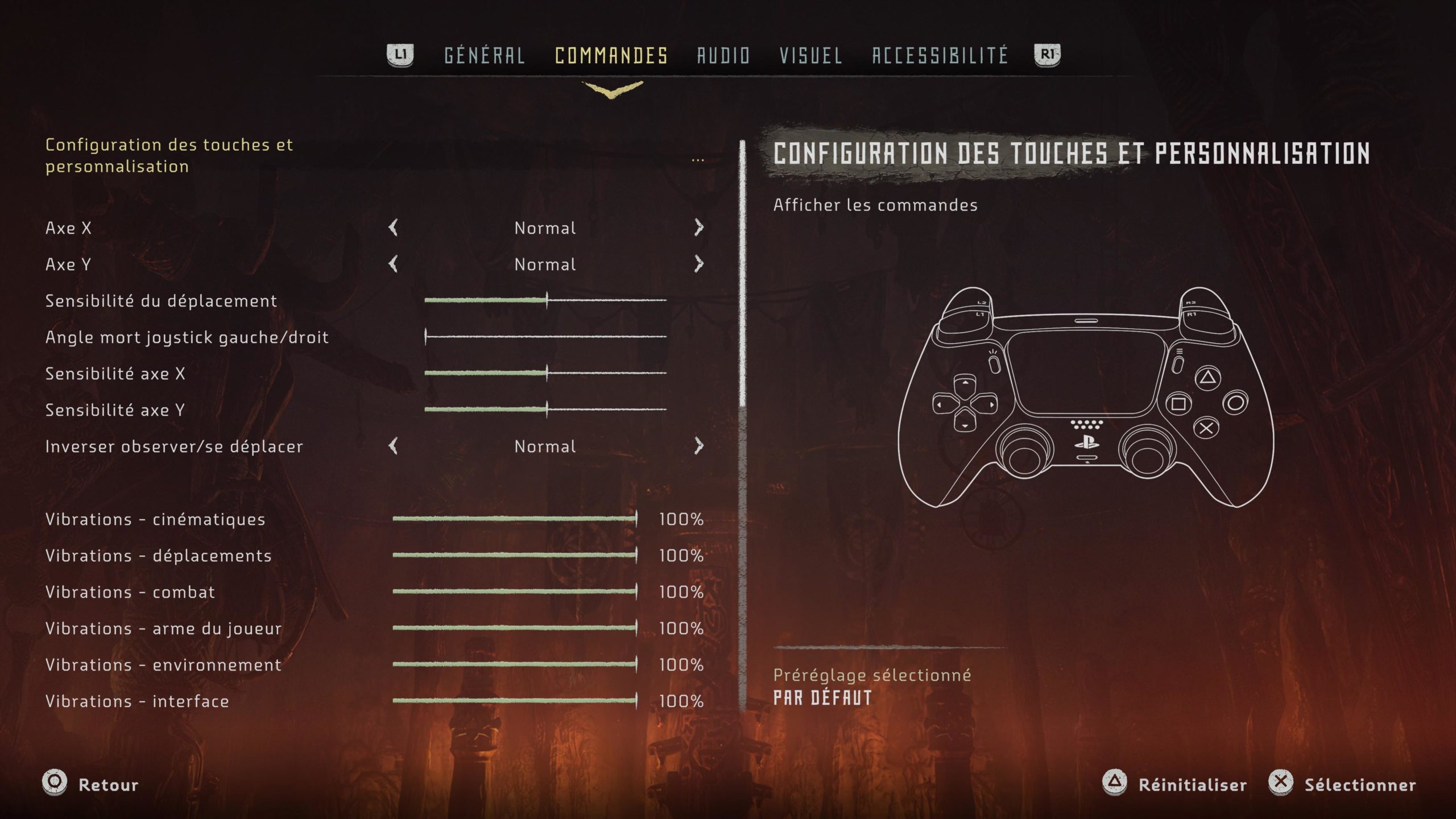Switch to the Visuel tab

[x=810, y=55]
